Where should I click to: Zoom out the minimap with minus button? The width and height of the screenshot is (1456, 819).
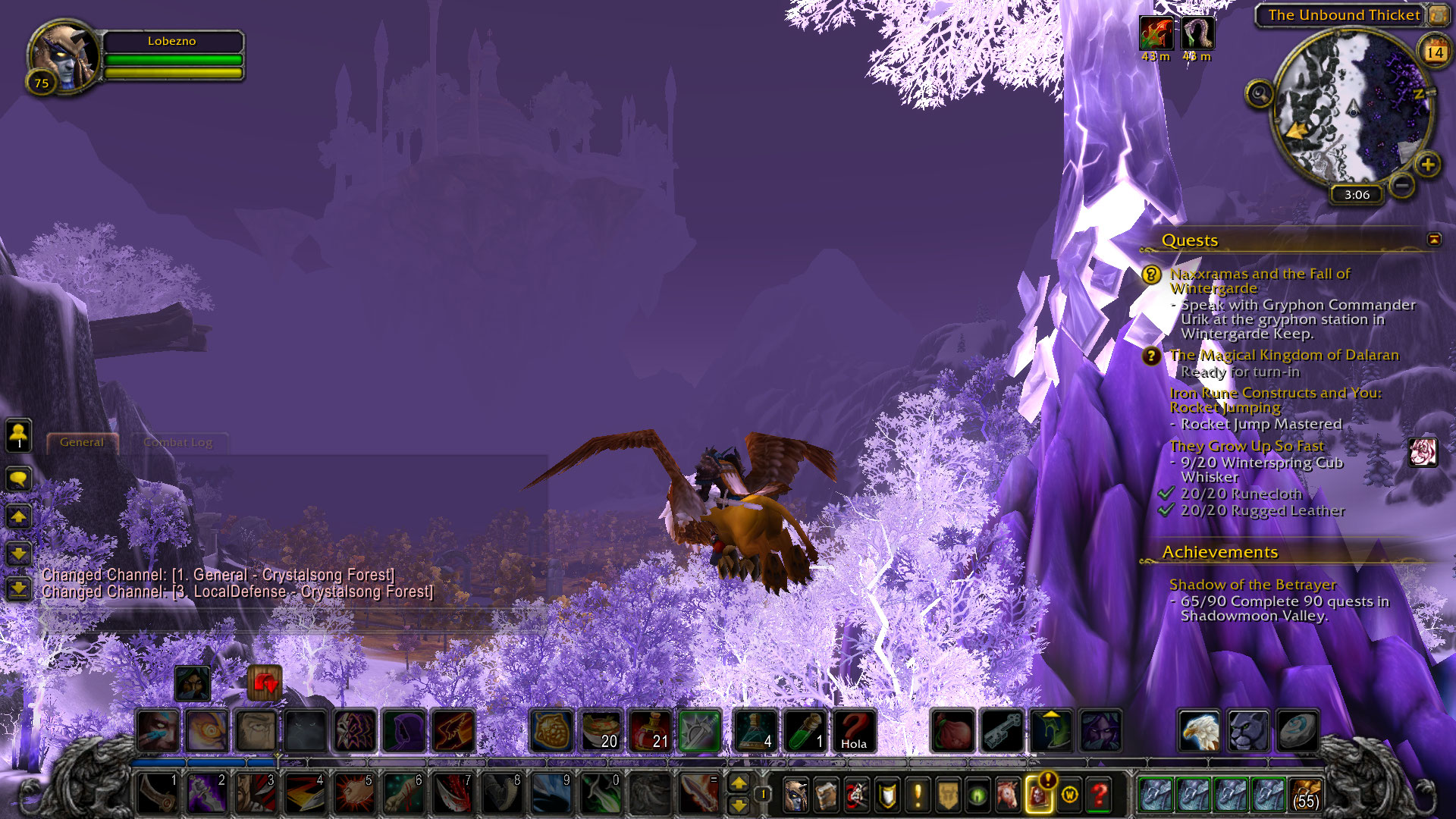click(x=1402, y=184)
